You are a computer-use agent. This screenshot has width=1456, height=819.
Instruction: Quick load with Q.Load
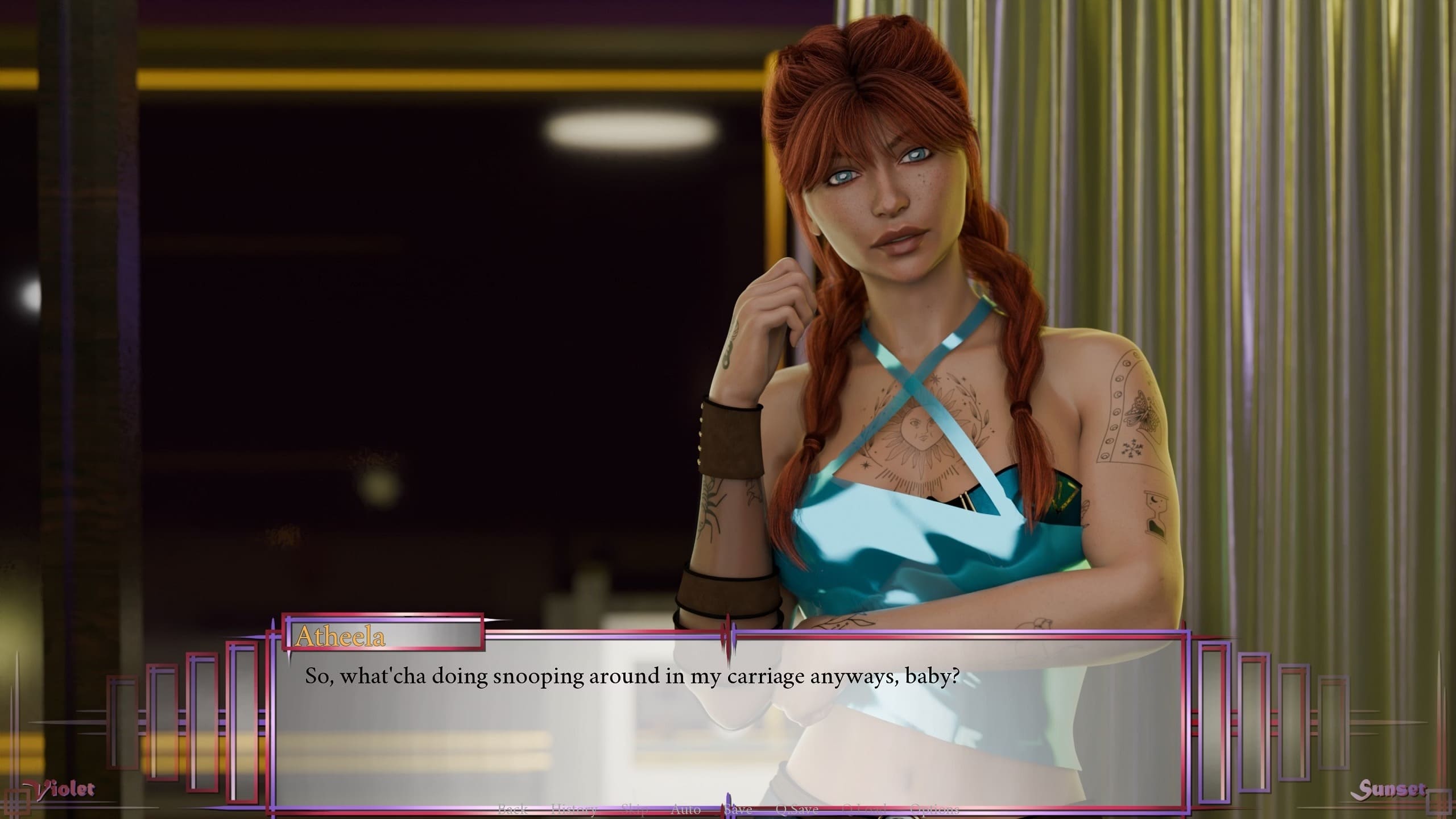click(x=864, y=809)
